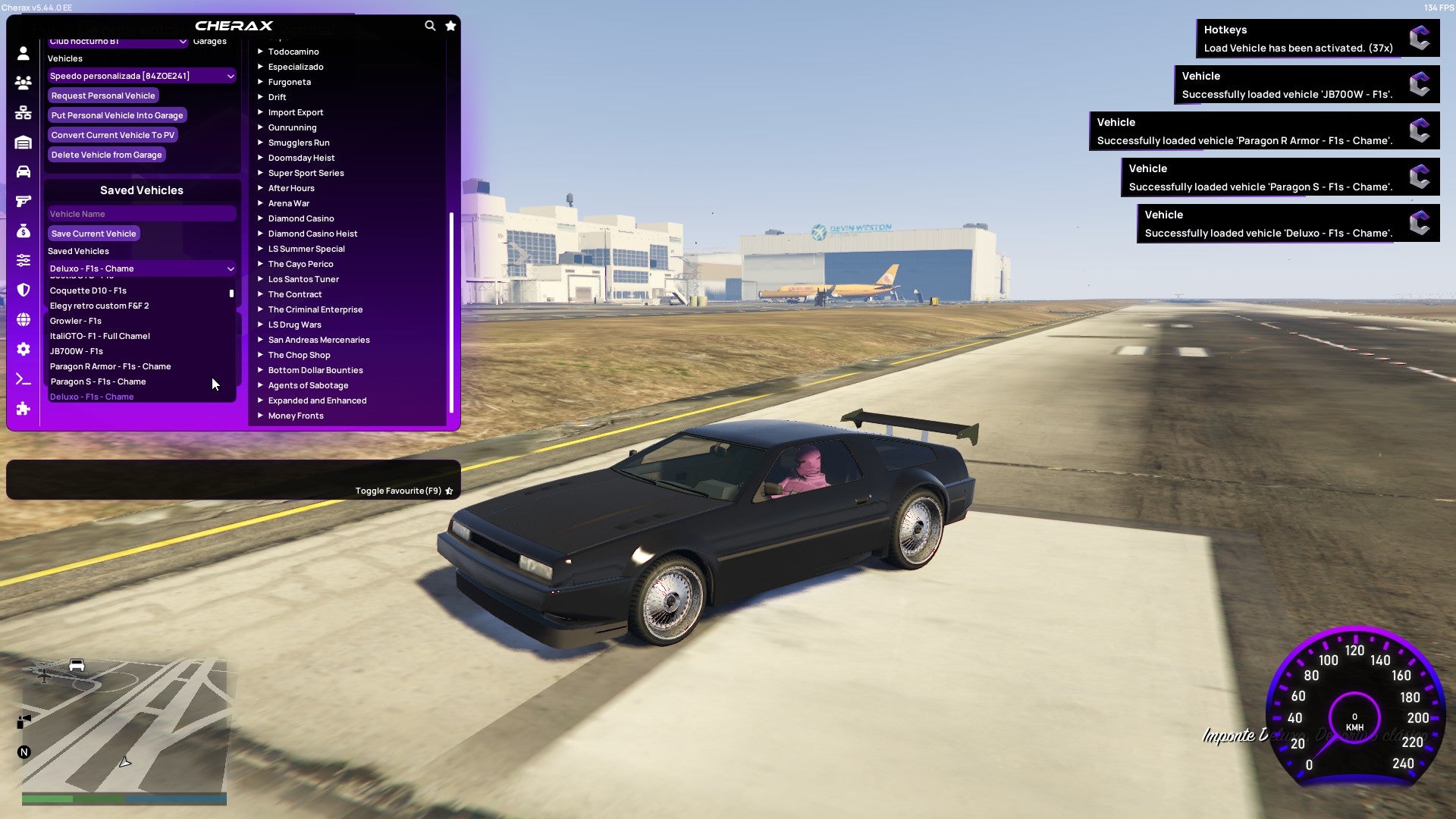Open the Protections shield icon

(x=23, y=288)
